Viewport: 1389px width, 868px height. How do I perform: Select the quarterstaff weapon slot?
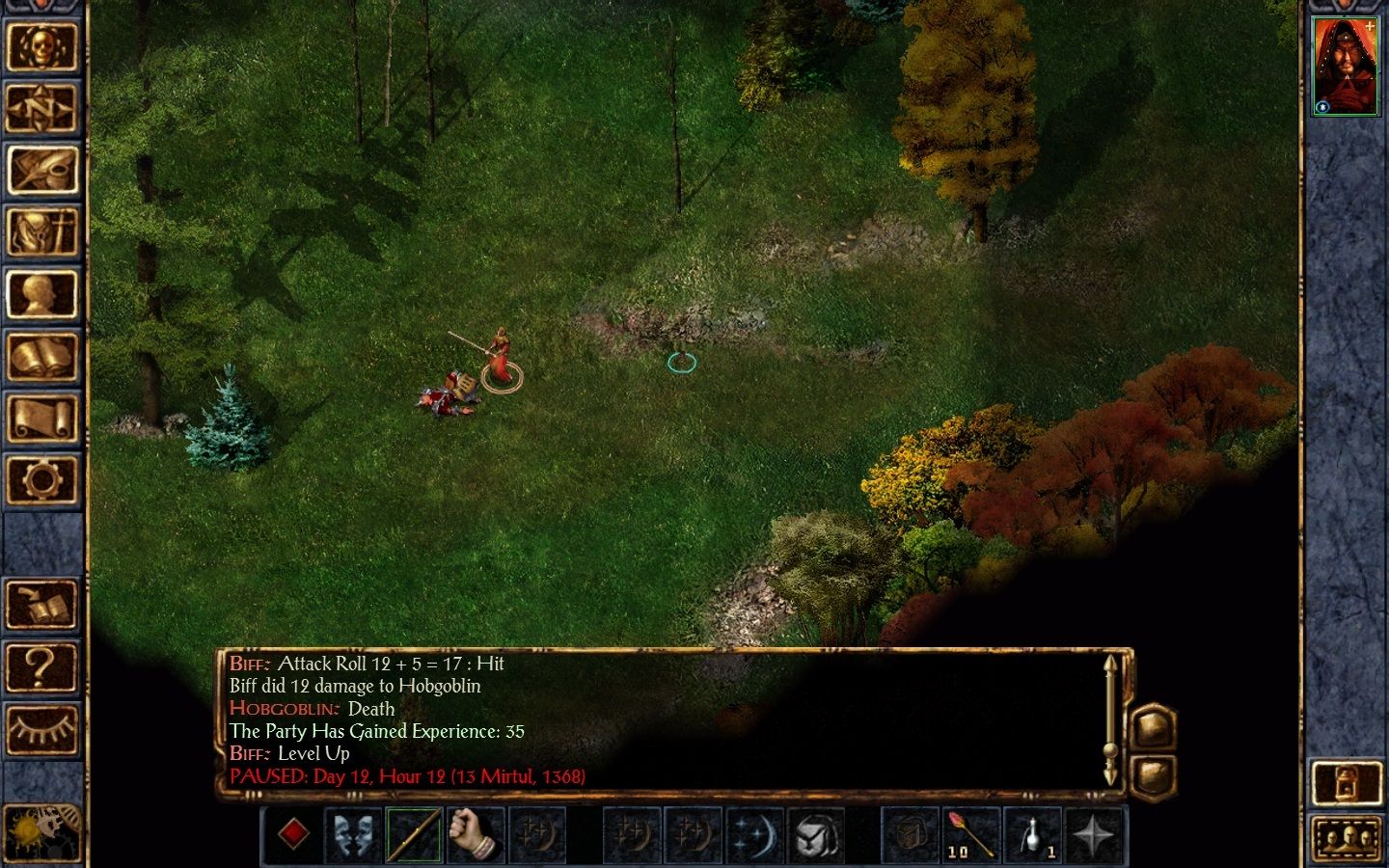pos(415,833)
